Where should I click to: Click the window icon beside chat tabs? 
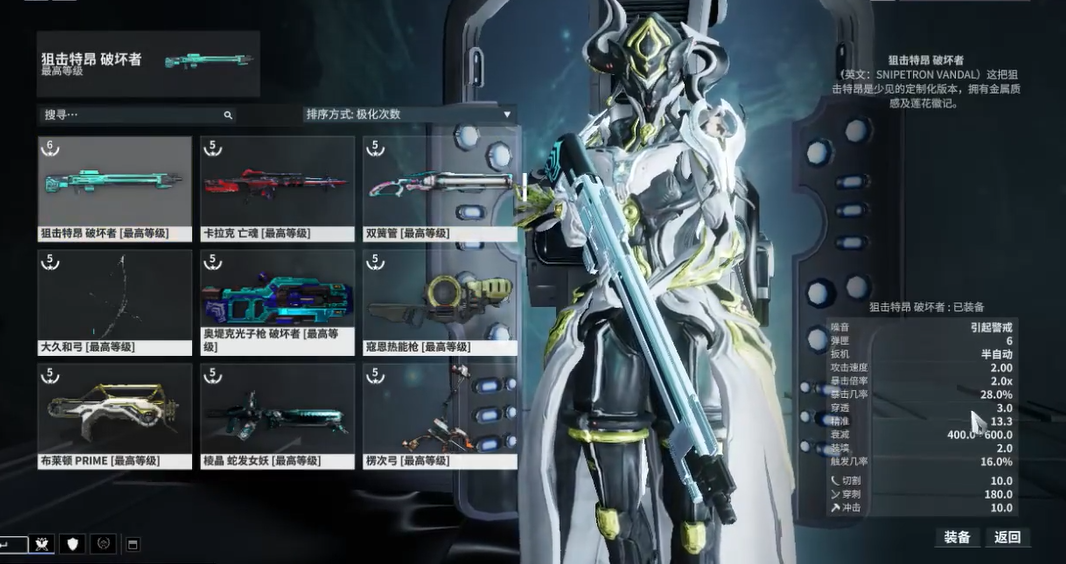pyautogui.click(x=133, y=544)
